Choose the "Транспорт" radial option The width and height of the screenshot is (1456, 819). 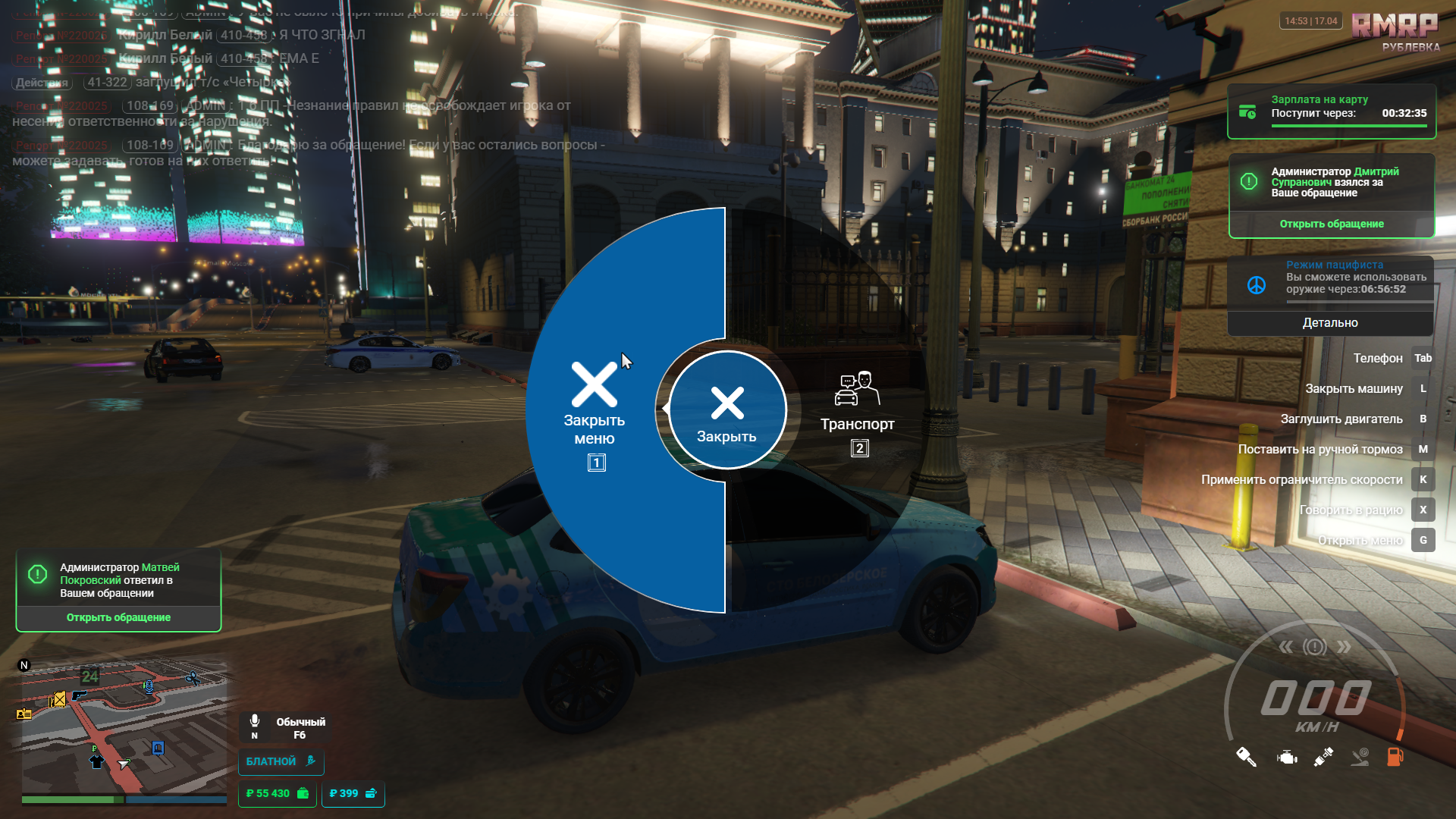(x=857, y=413)
